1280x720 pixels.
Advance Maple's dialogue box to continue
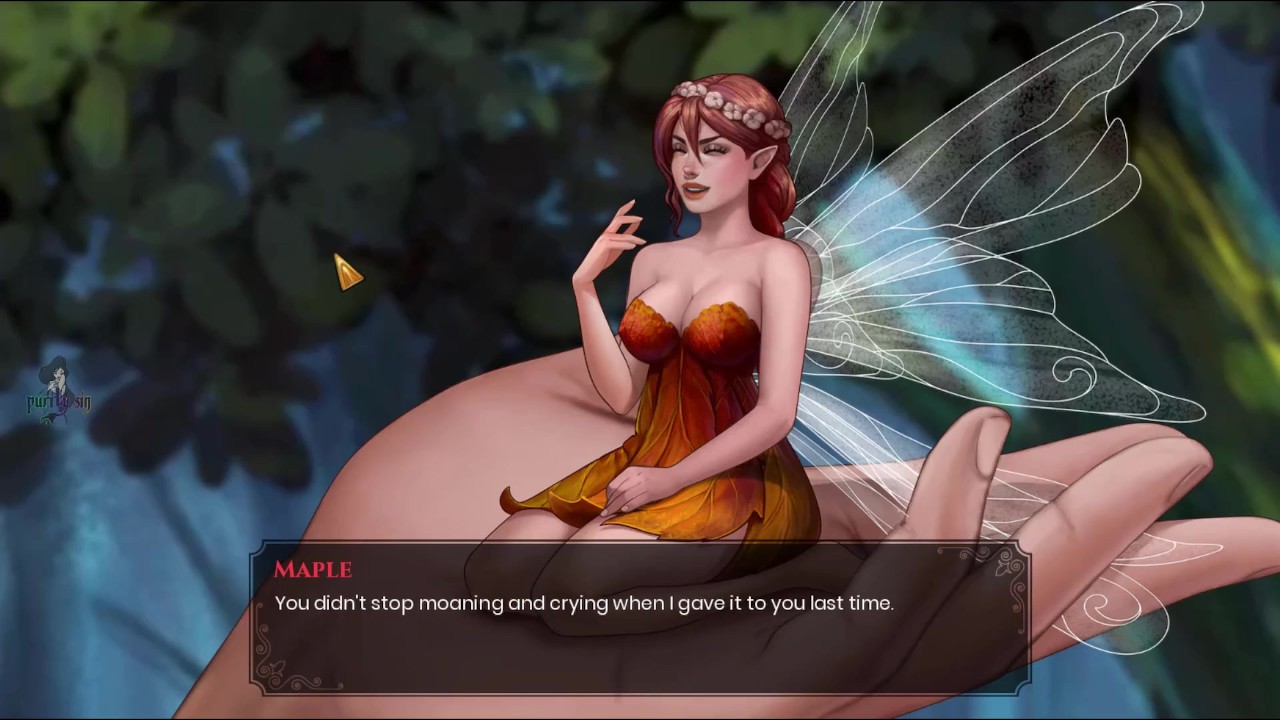pos(640,618)
